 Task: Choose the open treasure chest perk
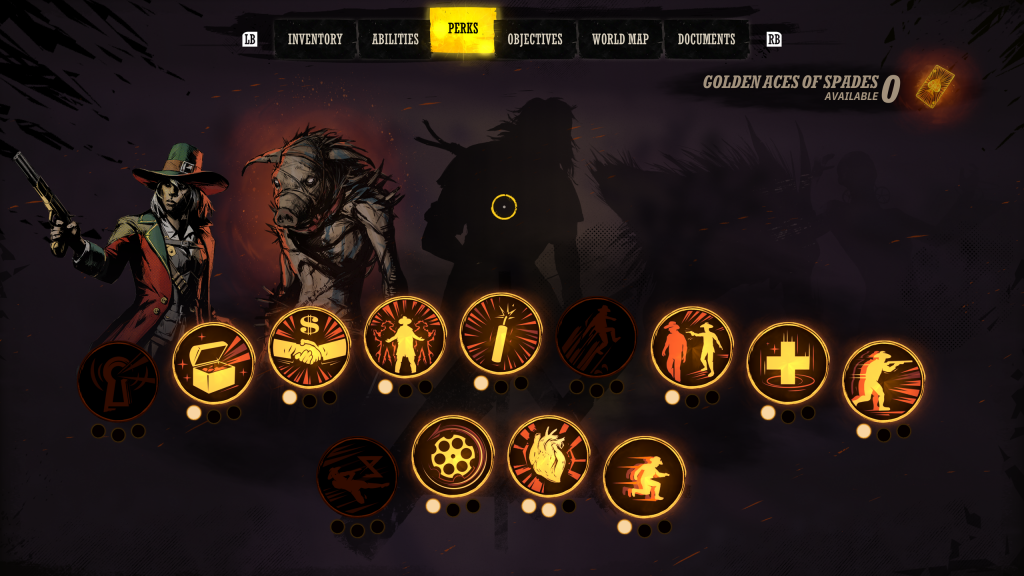pyautogui.click(x=213, y=363)
